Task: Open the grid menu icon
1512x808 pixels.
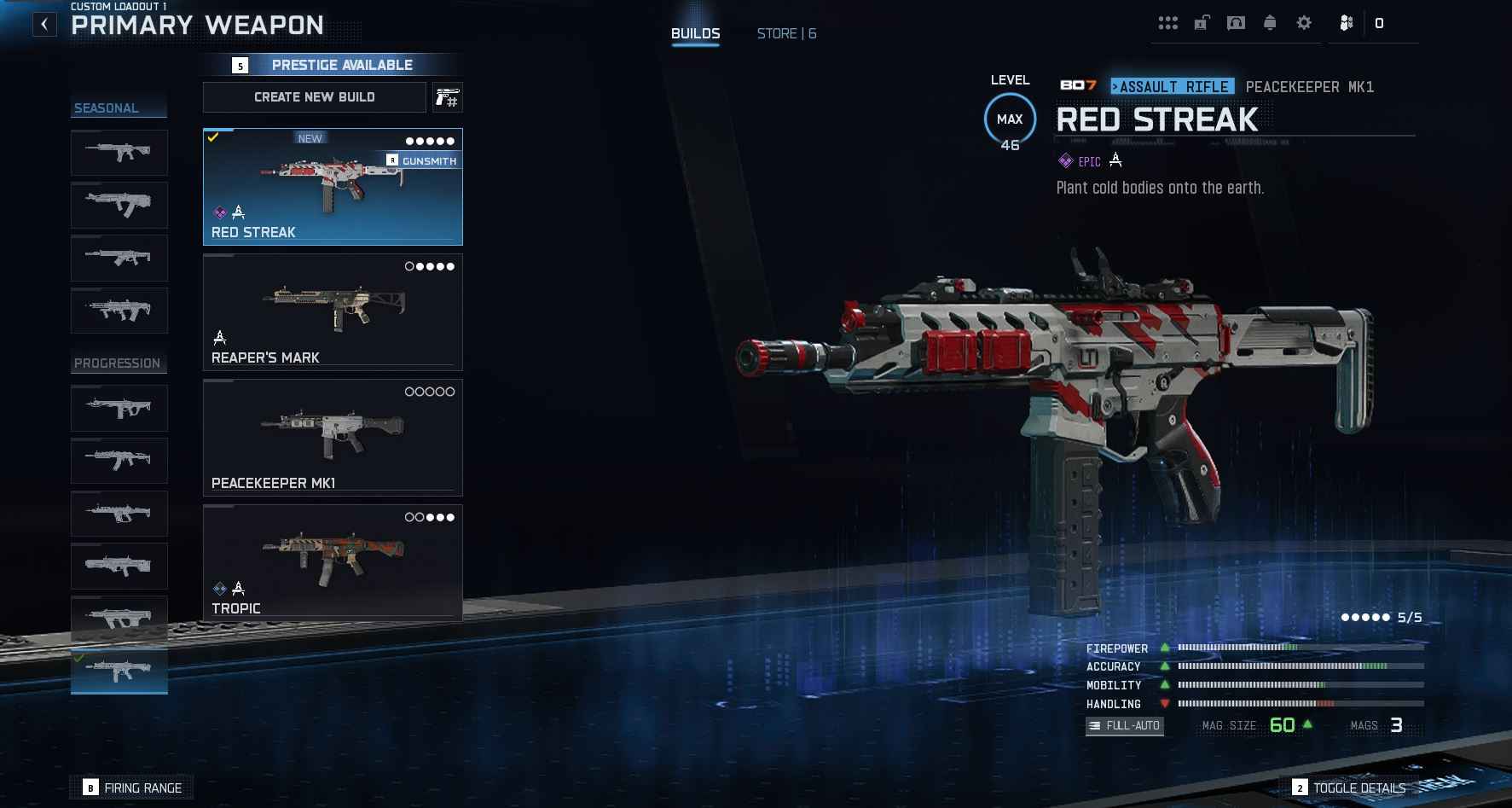Action: [1167, 23]
